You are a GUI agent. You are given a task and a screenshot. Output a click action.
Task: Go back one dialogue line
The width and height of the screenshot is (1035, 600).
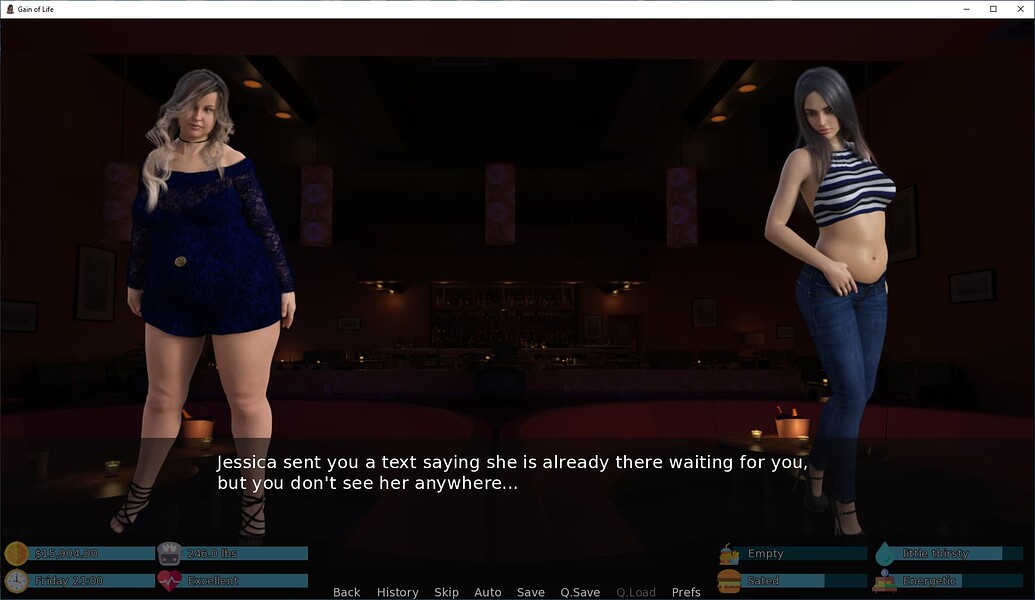click(x=346, y=592)
